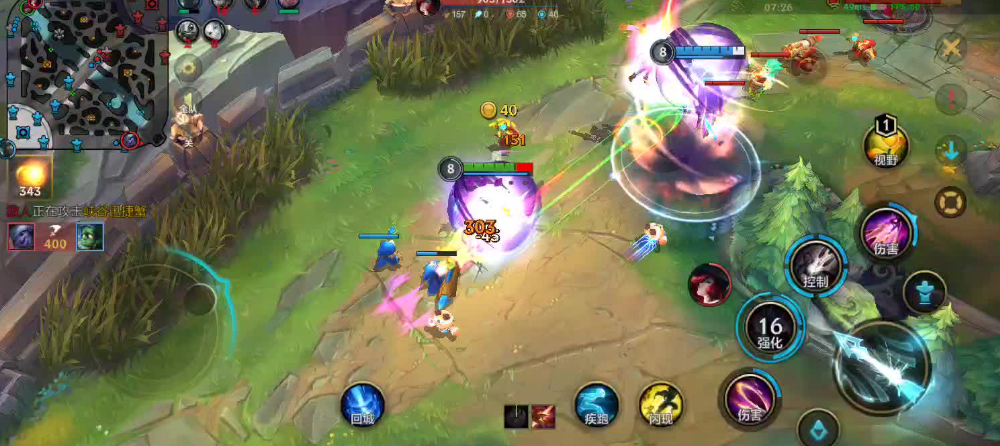Screen dimensions: 1000x446
Task: Use the red slash active item
Action: [544, 416]
